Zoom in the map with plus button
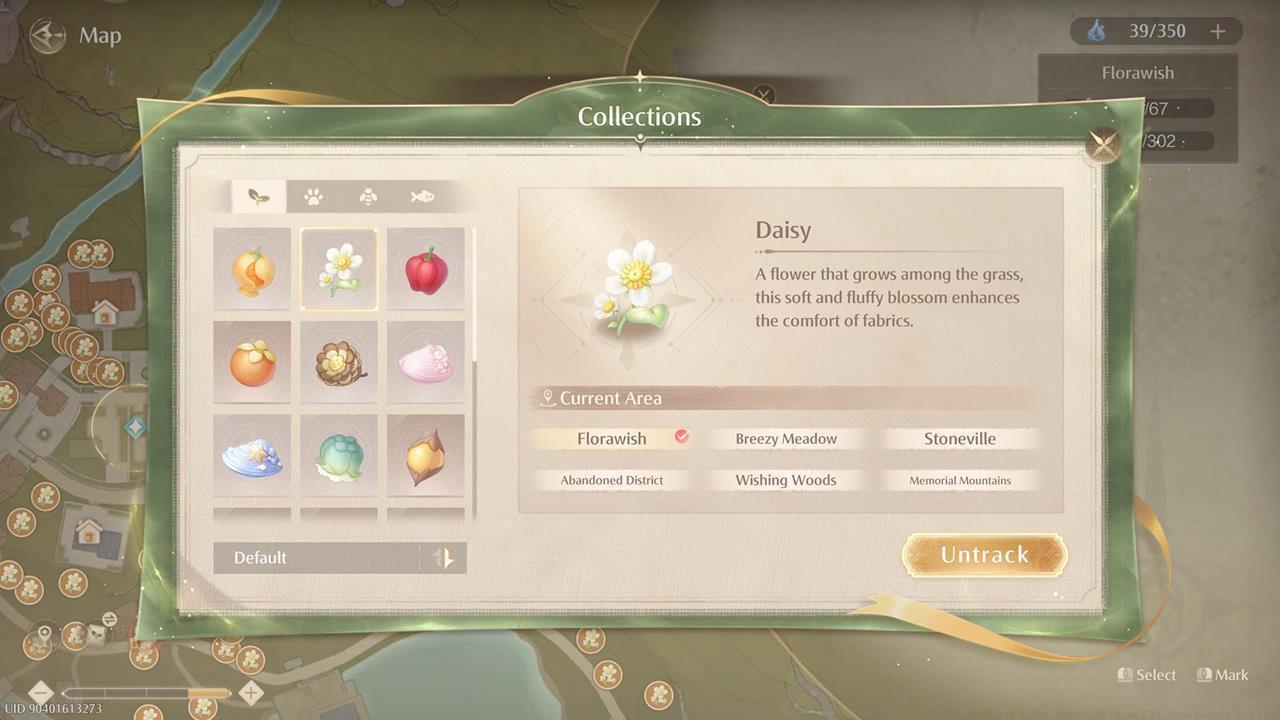This screenshot has width=1280, height=720. tap(251, 692)
